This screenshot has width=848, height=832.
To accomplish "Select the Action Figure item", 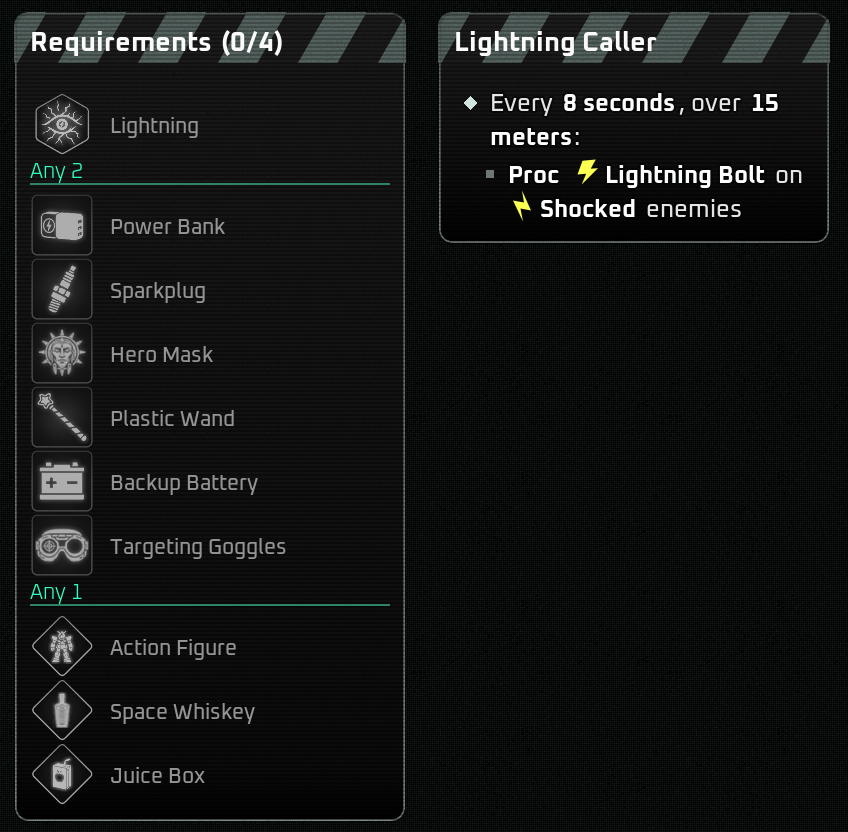I will tap(62, 647).
